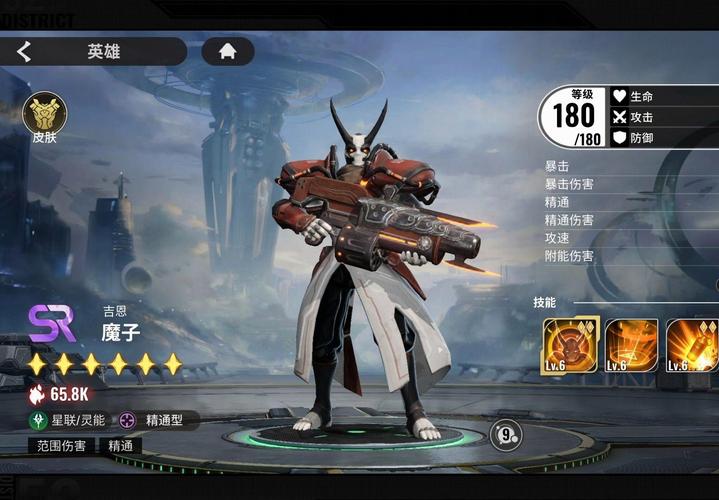Select the demon-face skill icon
This screenshot has width=719, height=500.
pyautogui.click(x=570, y=345)
